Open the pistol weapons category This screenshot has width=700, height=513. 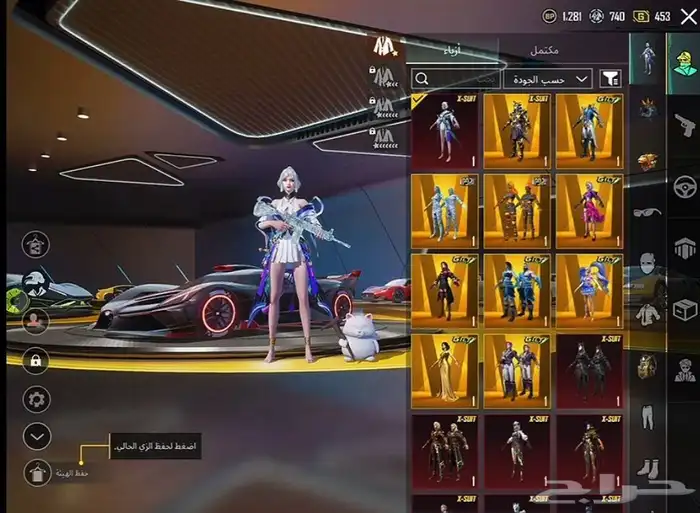[x=685, y=126]
